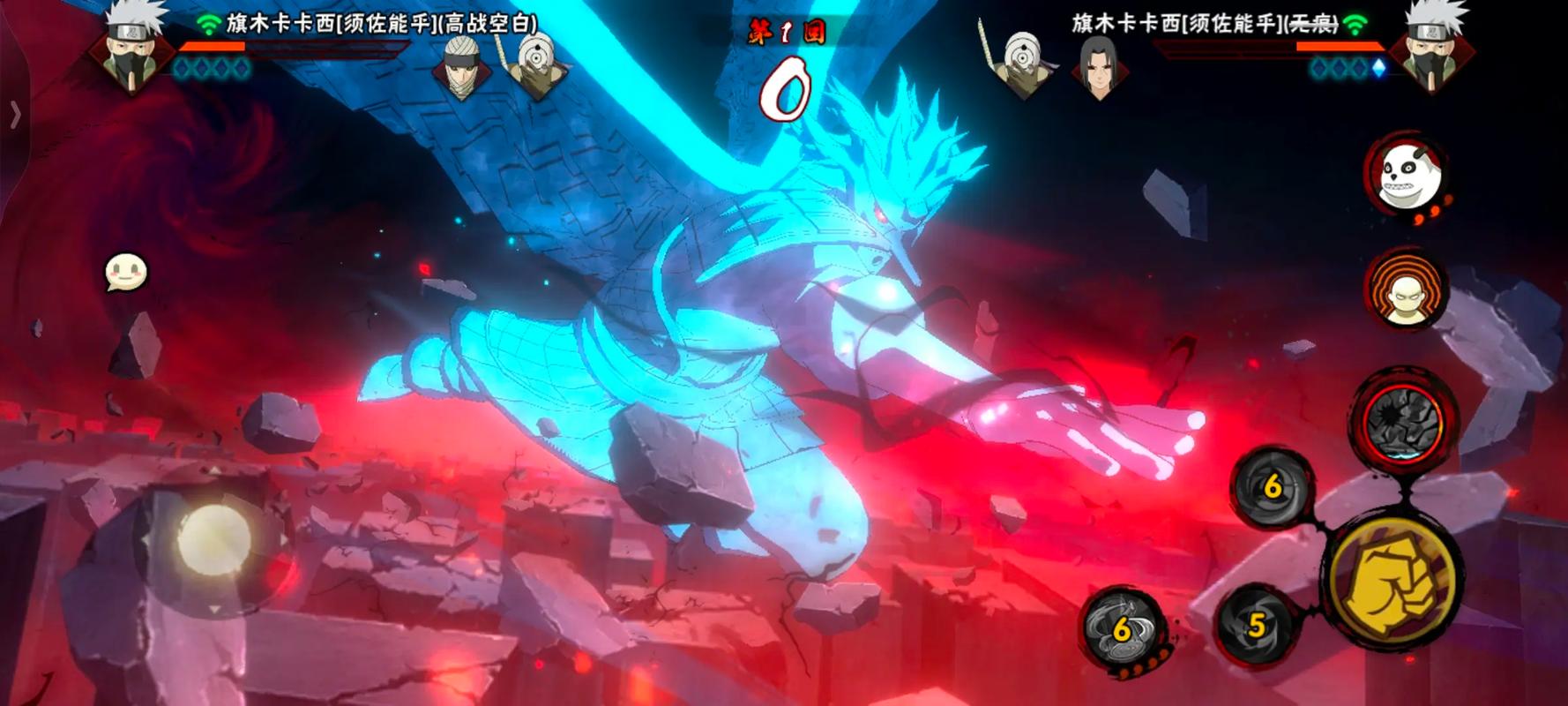Activate the cracked-rock ultimate skill icon
The image size is (1568, 706).
1402,422
